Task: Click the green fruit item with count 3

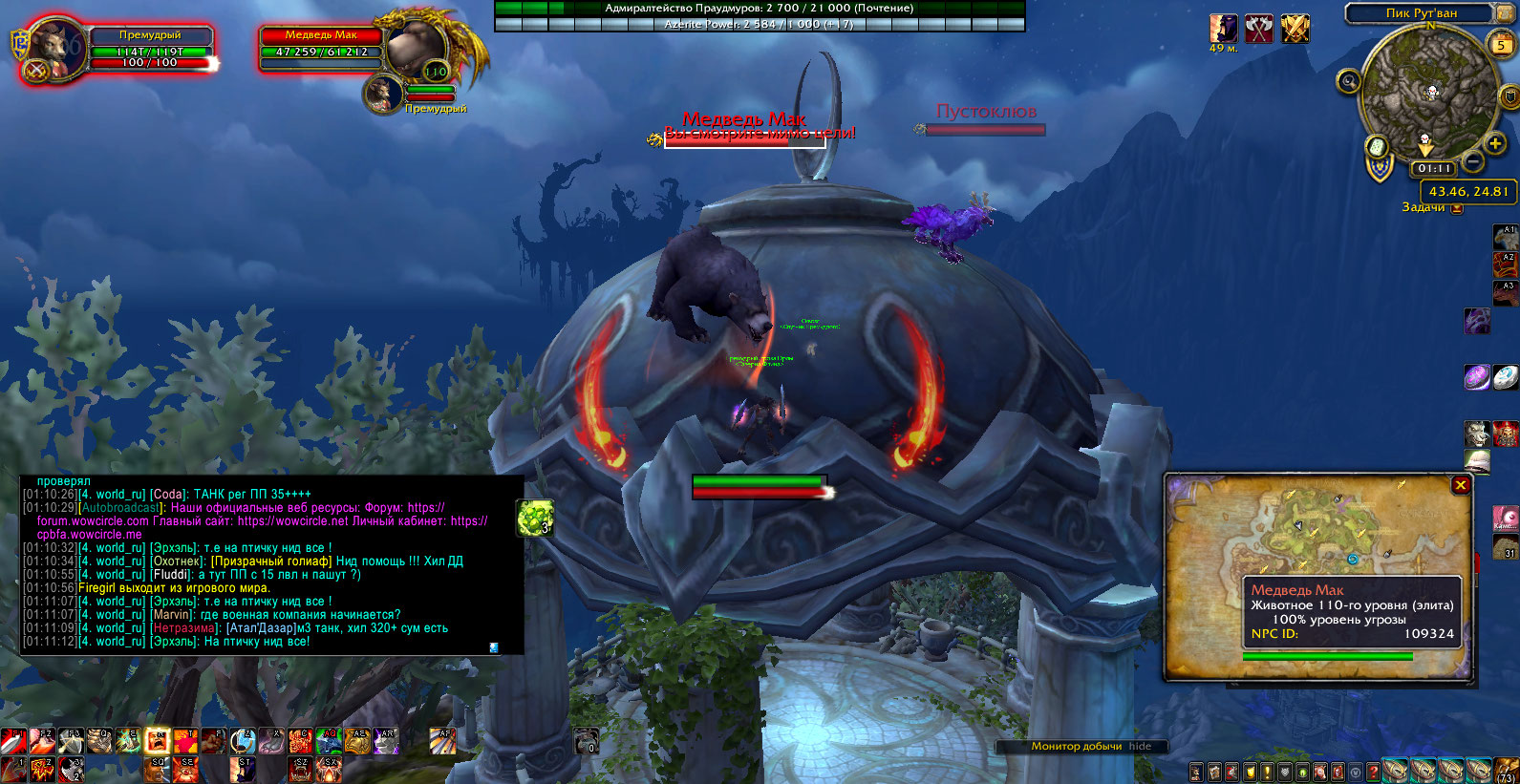Action: 534,517
